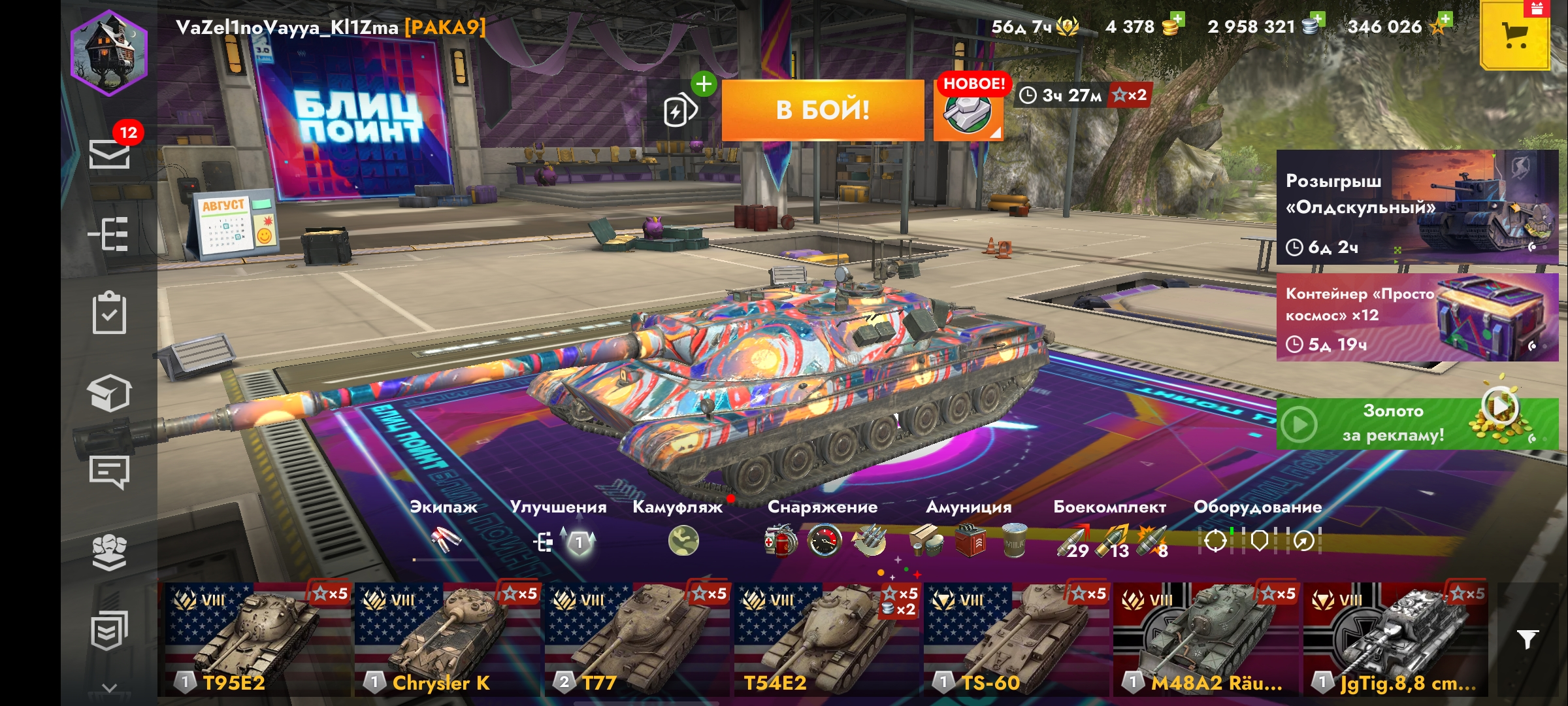Open the container box icon in sidebar

[x=109, y=393]
